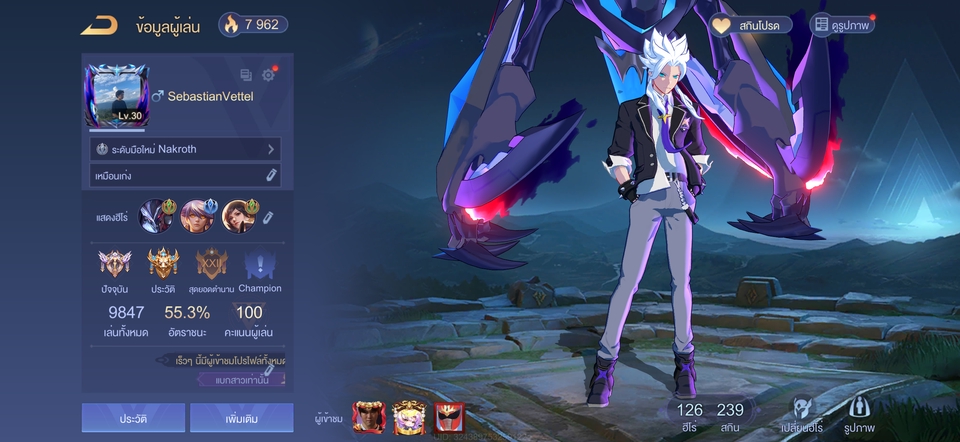This screenshot has height=442, width=960.
Task: Open the profile settings gear icon
Action: [x=268, y=75]
